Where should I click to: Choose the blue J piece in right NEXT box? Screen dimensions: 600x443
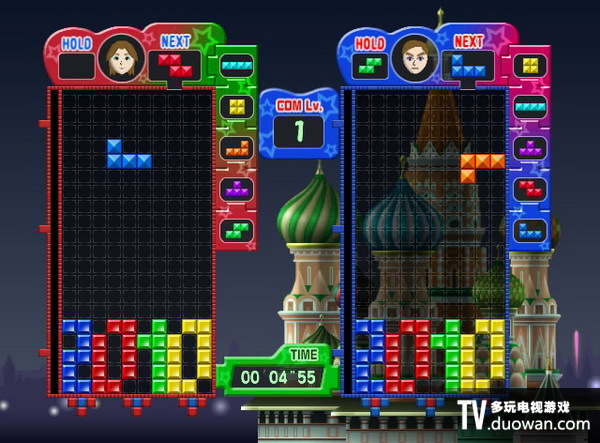pyautogui.click(x=469, y=65)
